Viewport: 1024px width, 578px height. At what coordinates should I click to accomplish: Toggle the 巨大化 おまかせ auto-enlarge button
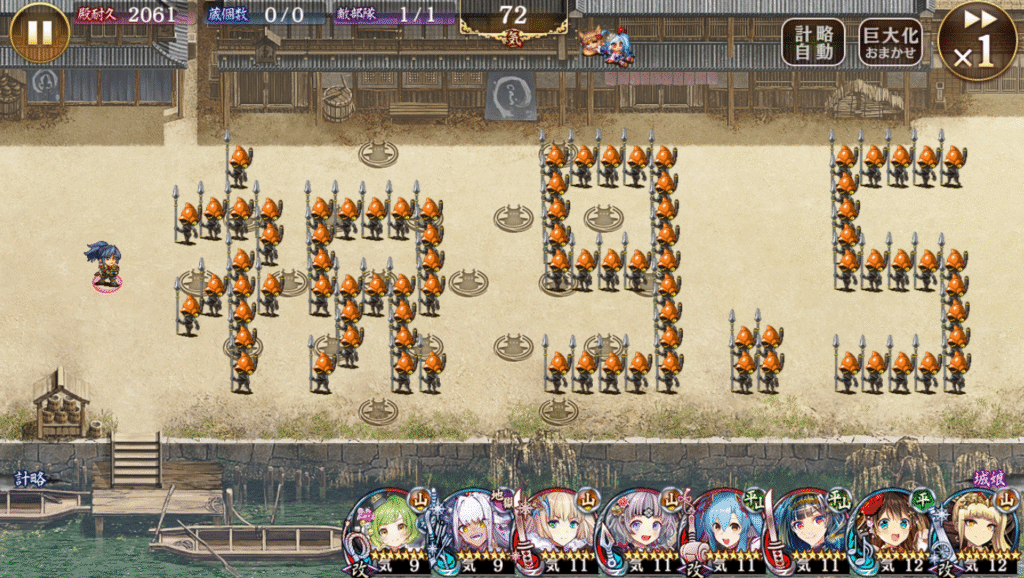point(890,43)
